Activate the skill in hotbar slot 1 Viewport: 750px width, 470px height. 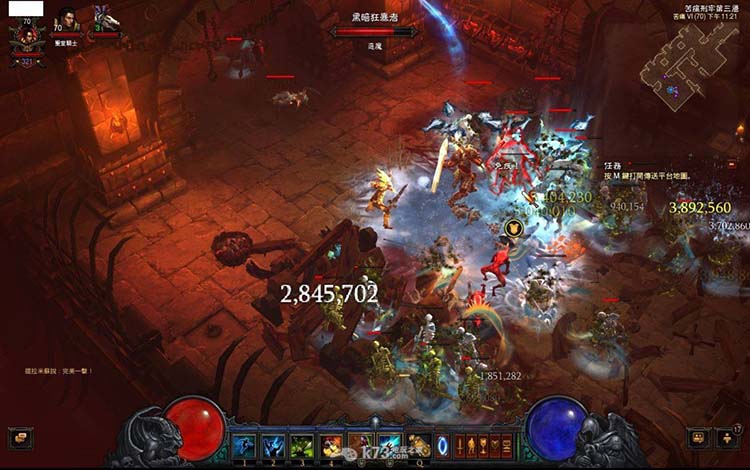[245, 446]
